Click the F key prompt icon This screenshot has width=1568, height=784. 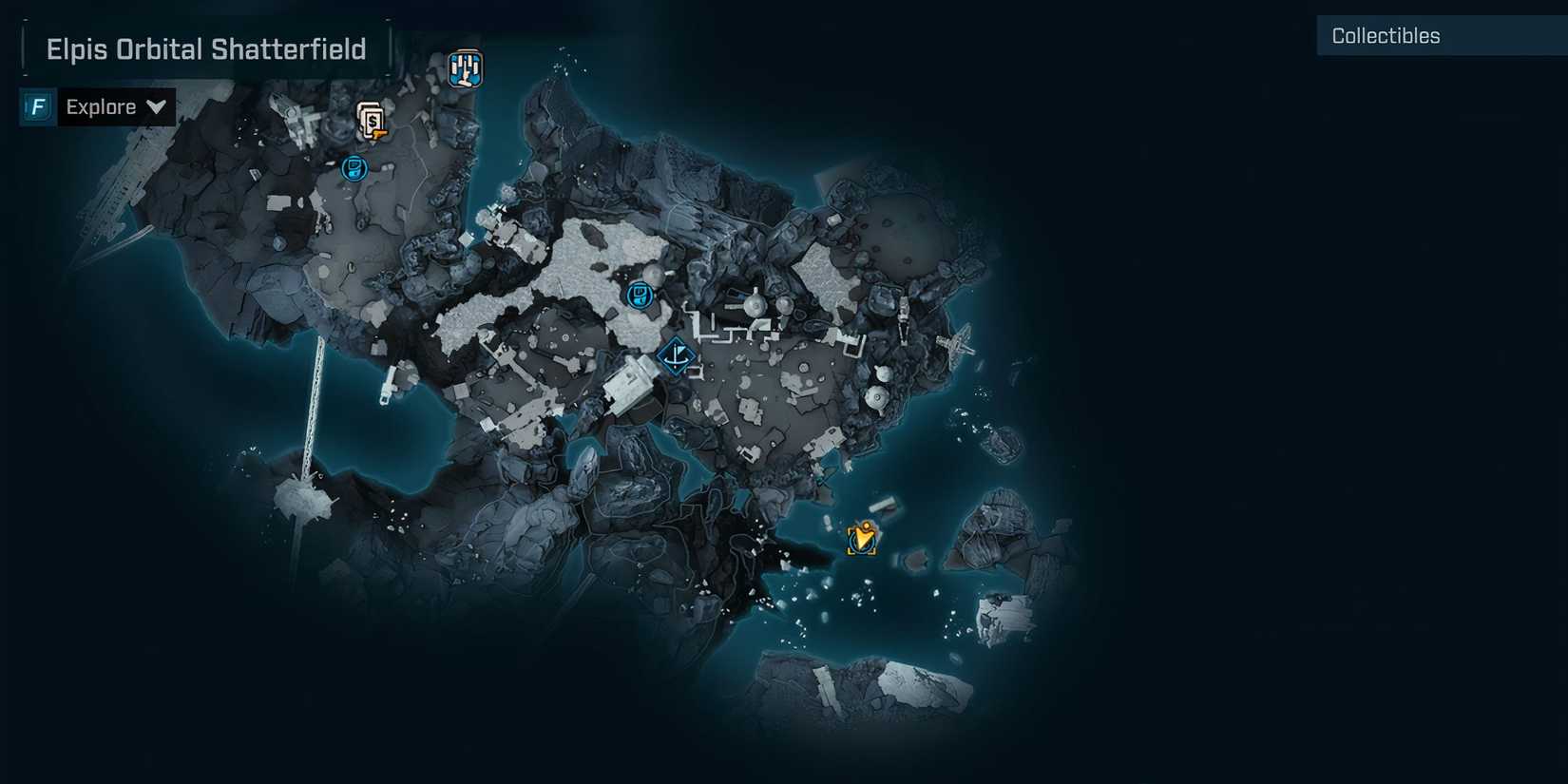tap(36, 106)
